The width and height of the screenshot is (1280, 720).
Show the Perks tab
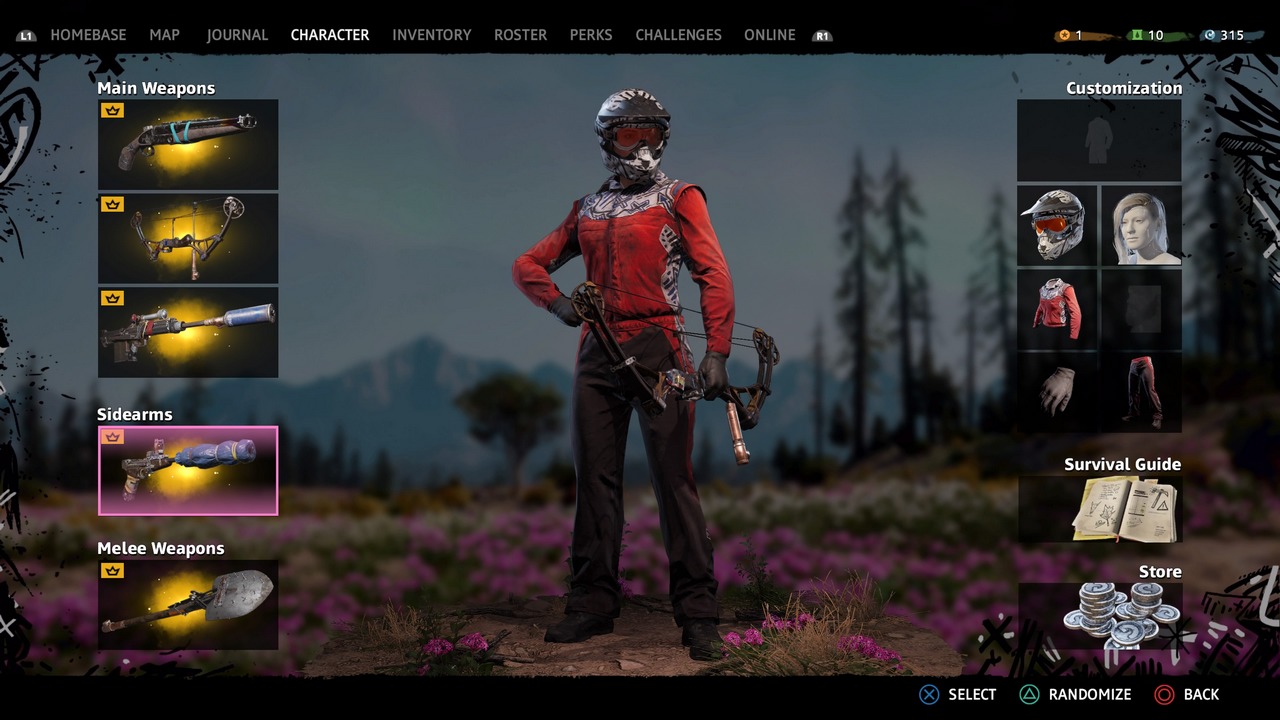tap(591, 35)
